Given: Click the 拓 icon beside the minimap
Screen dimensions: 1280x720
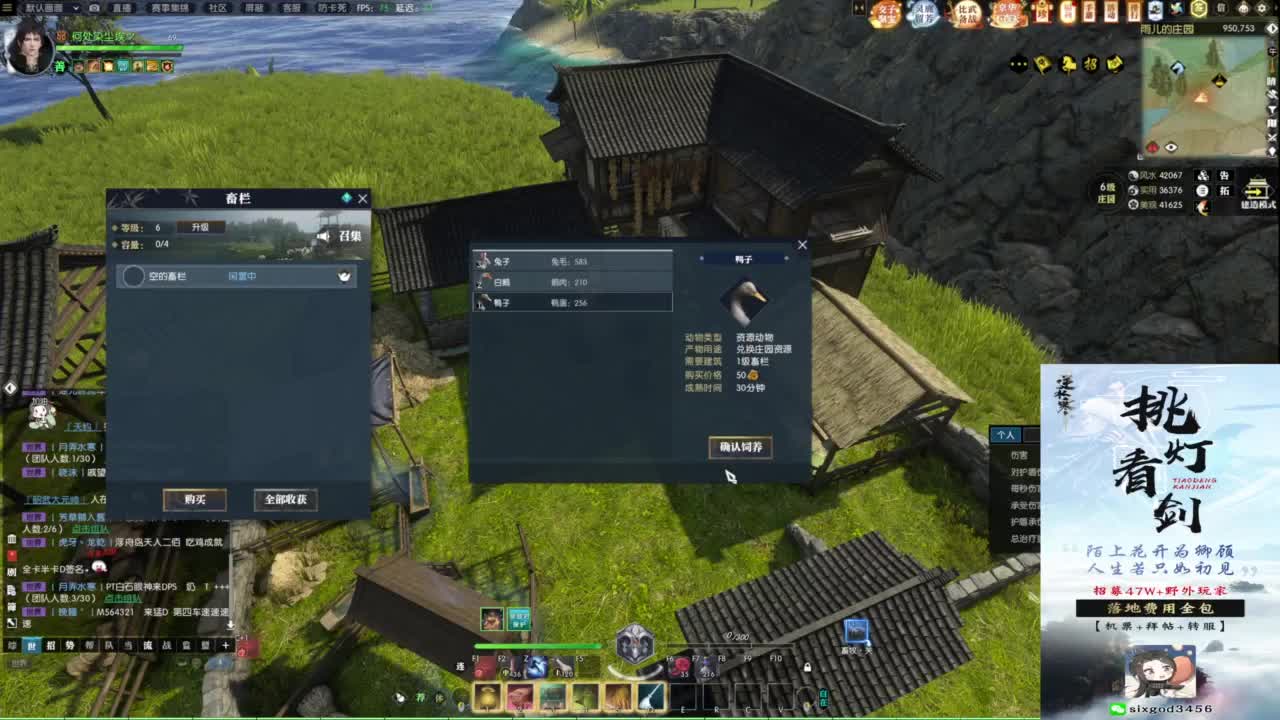Looking at the screenshot, I should pos(1225,192).
